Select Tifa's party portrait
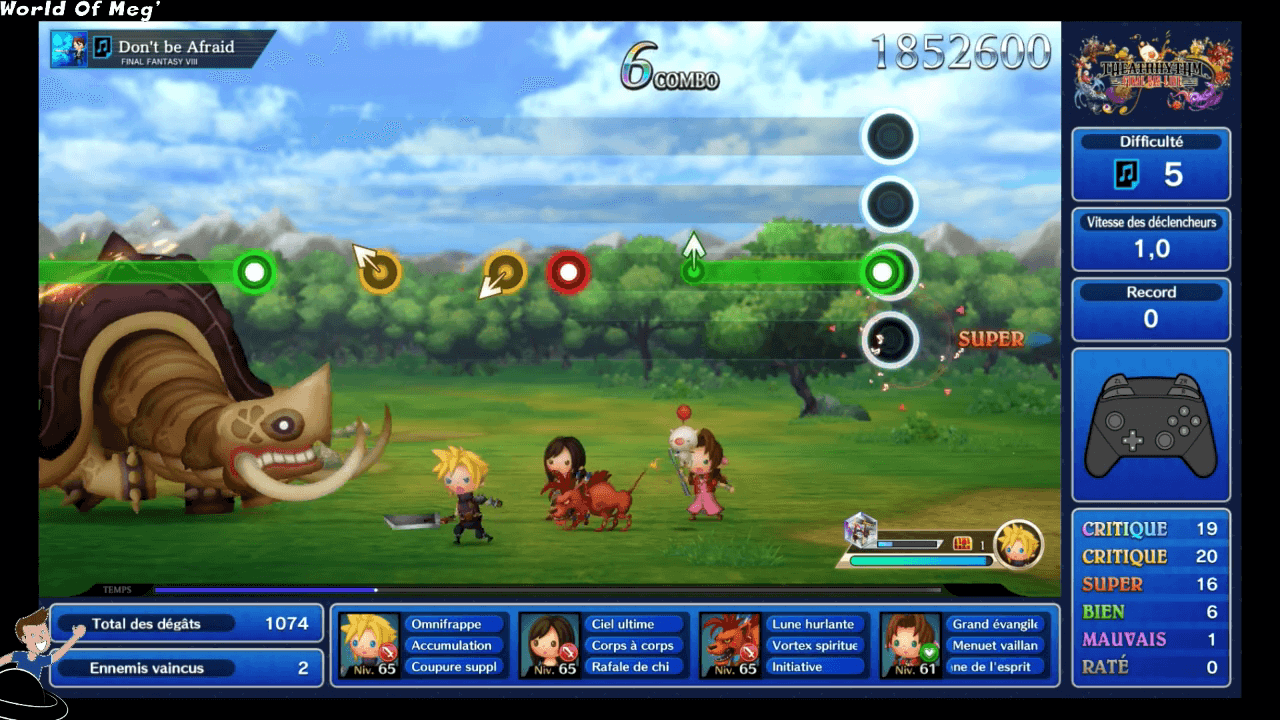1280x720 pixels. point(549,645)
